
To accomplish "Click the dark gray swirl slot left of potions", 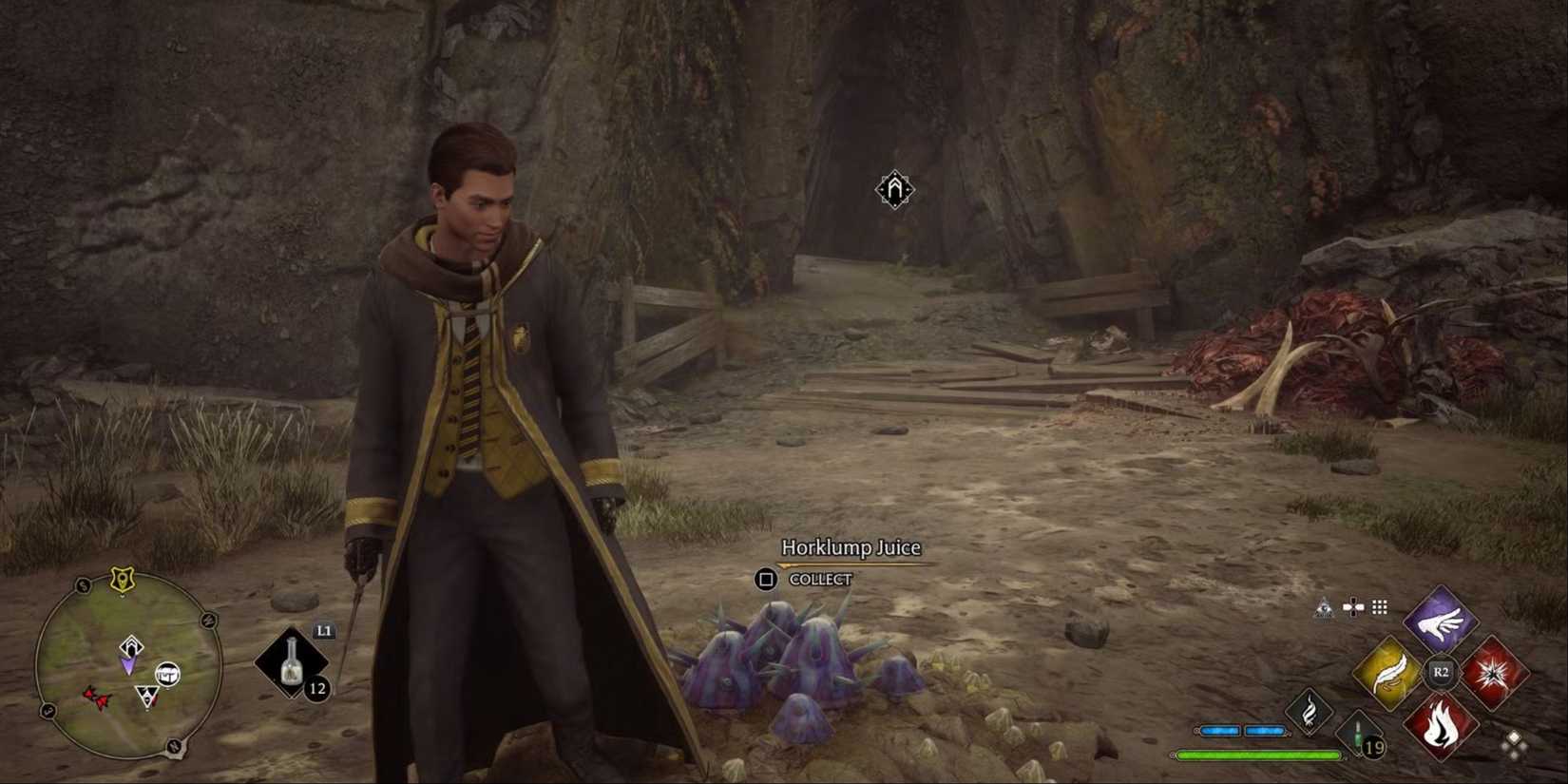I will 1309,712.
